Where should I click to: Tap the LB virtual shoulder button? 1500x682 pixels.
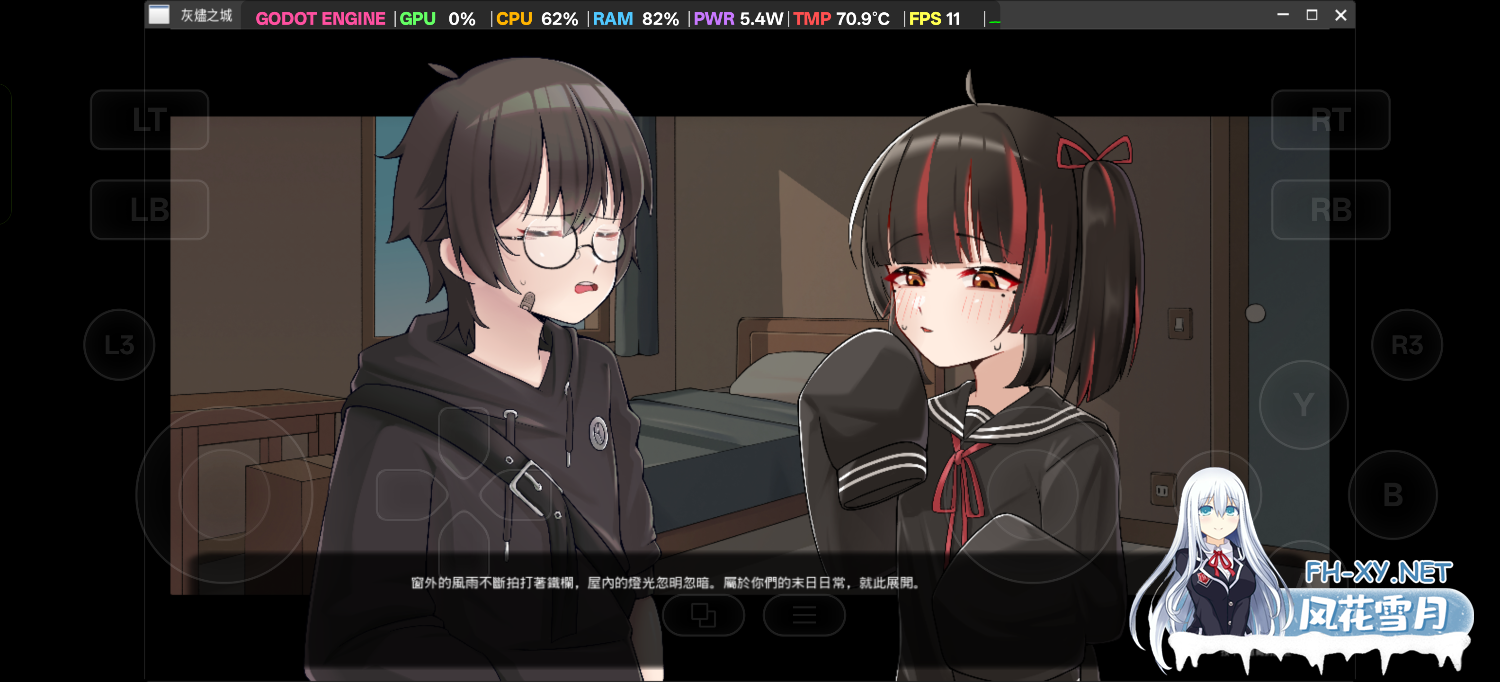pyautogui.click(x=149, y=209)
